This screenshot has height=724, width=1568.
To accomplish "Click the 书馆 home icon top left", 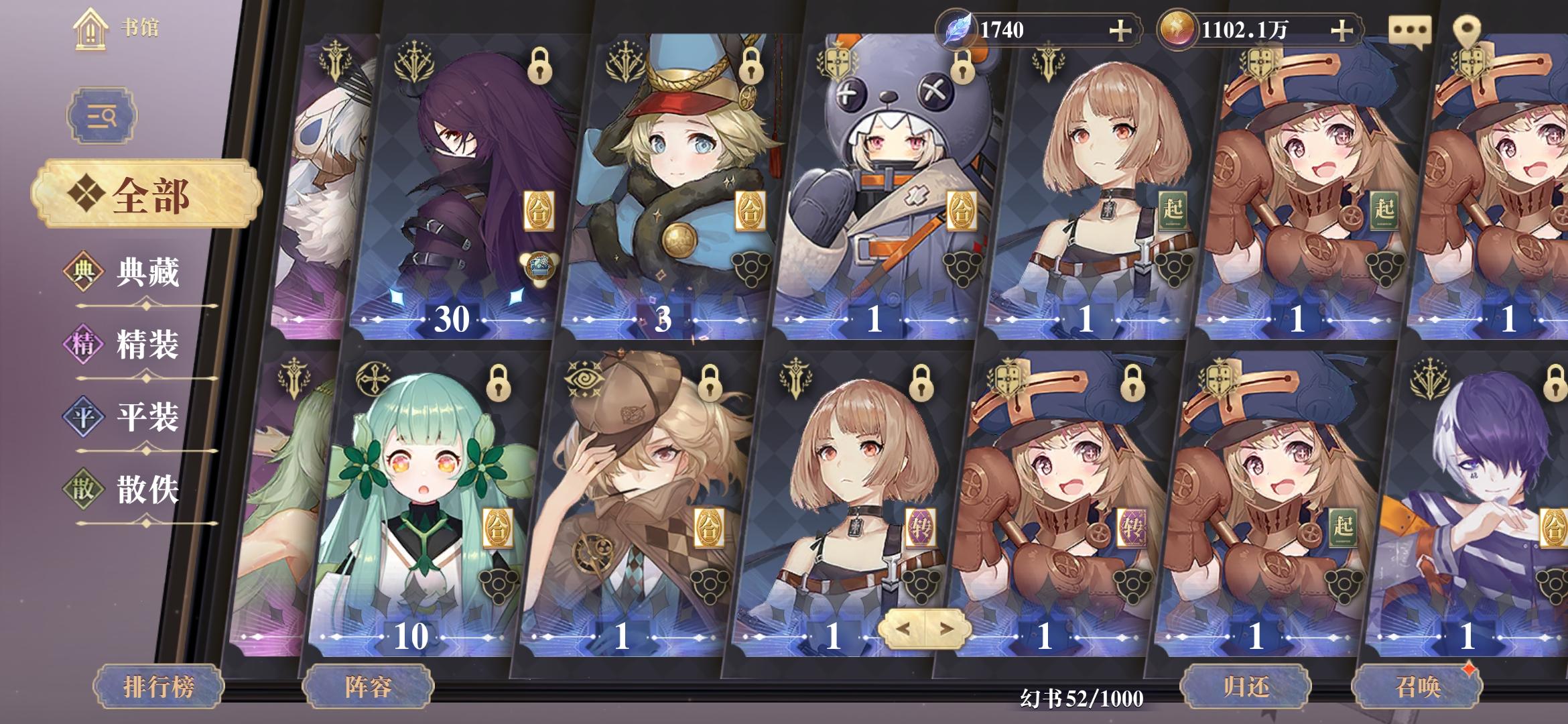I will 90,28.
